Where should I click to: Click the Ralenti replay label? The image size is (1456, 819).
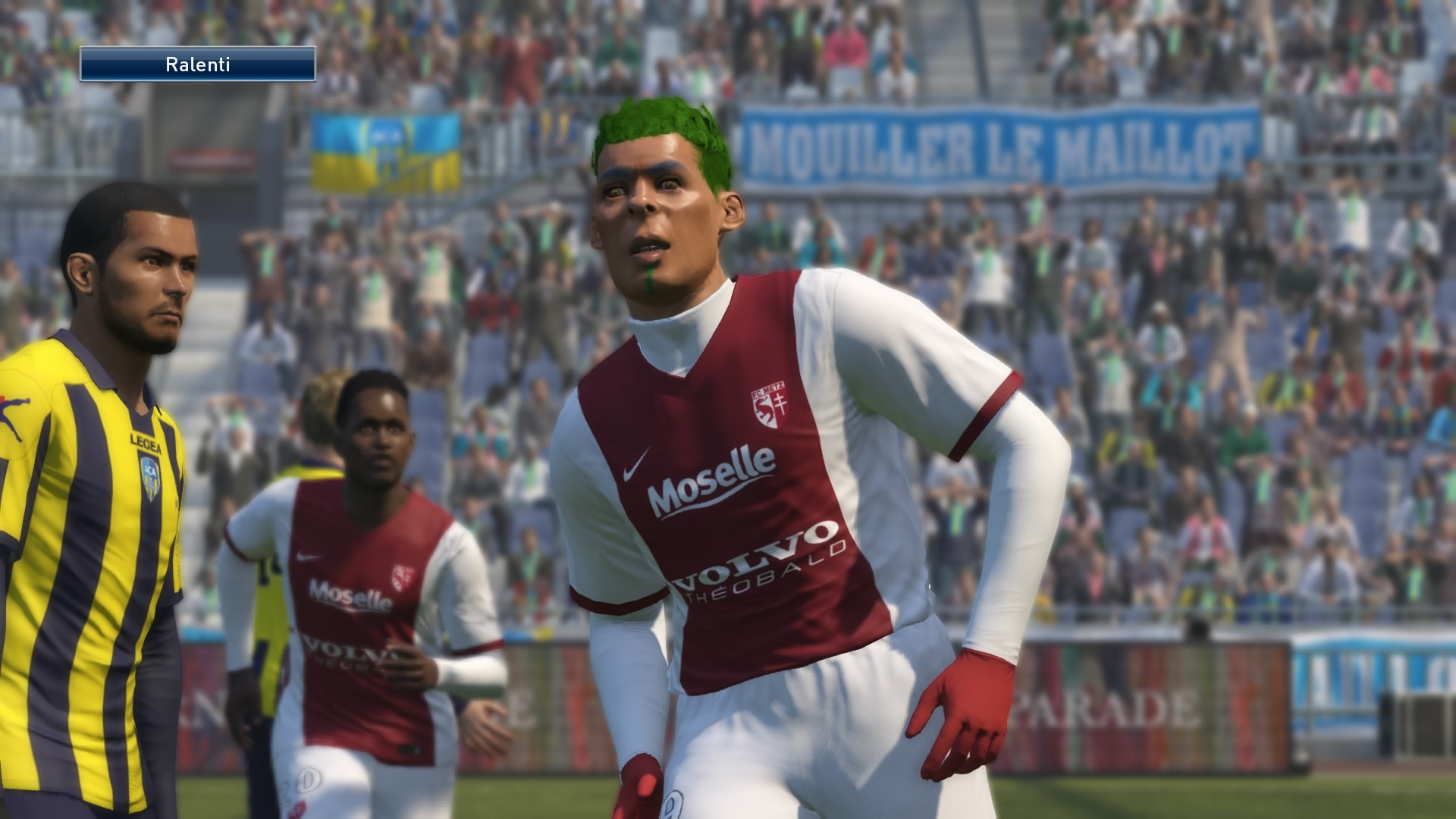pyautogui.click(x=197, y=64)
